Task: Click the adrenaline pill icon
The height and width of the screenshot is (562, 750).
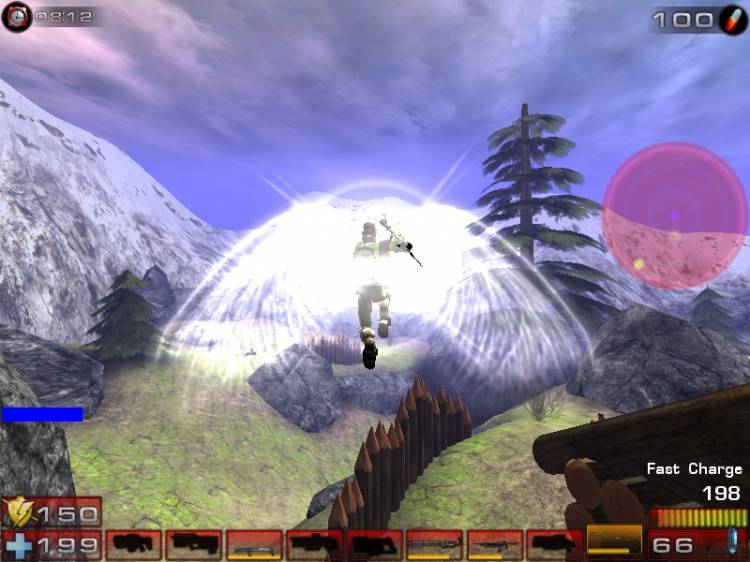Action: point(731,19)
